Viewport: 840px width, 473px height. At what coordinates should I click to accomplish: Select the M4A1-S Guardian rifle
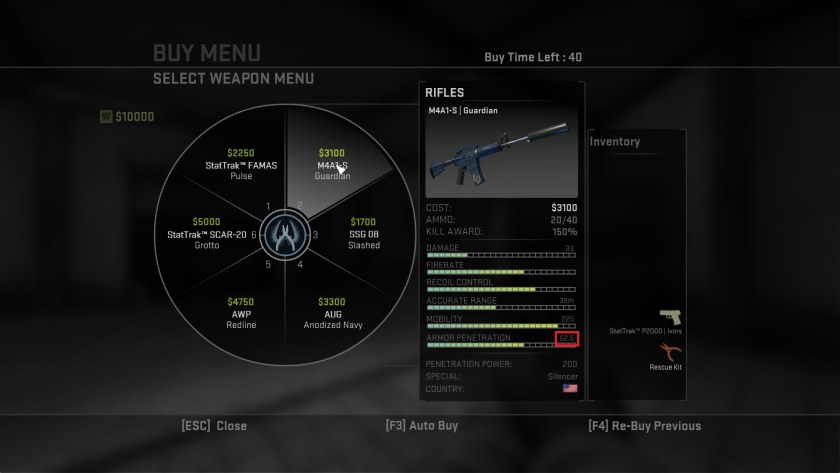(332, 164)
